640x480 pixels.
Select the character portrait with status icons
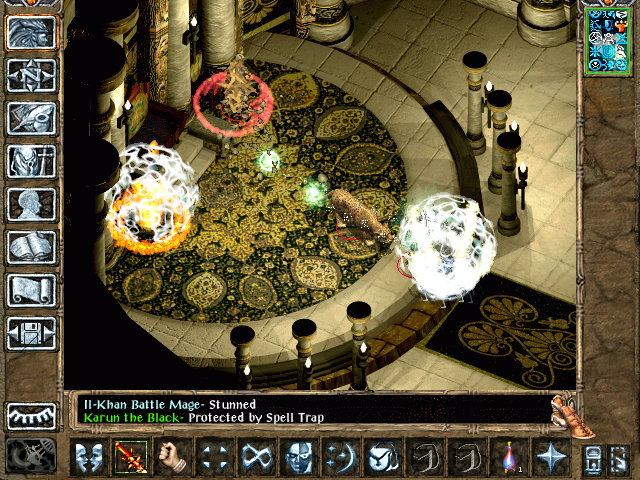coord(609,40)
